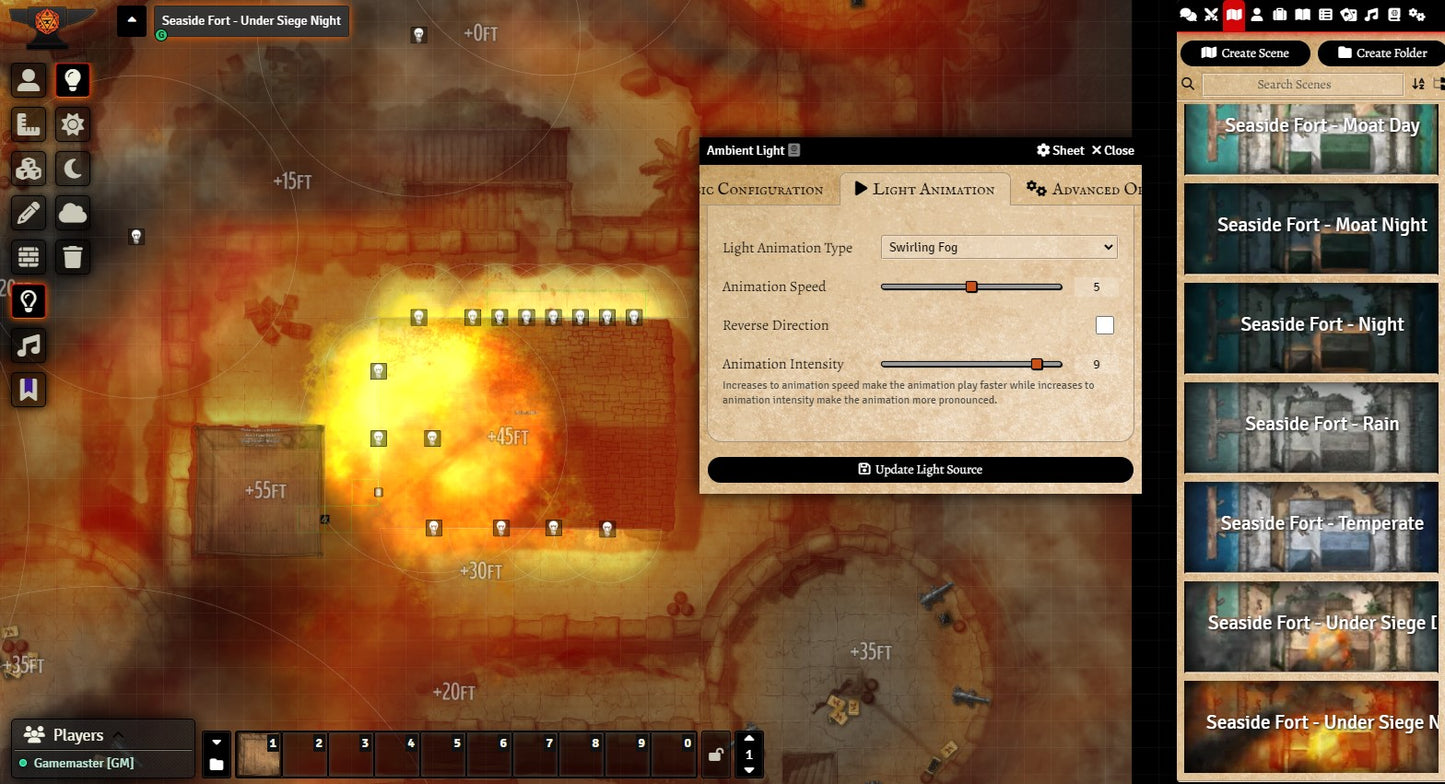Screen dimensions: 1445x784
Task: Activate the ruler measurement tools
Action: coord(28,124)
